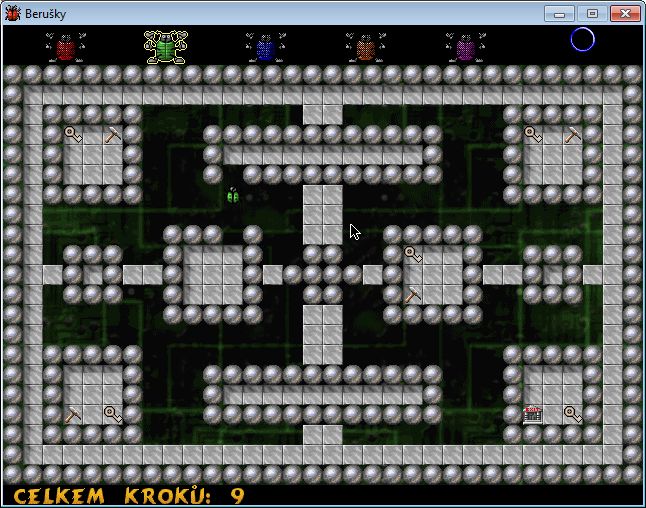Select the red bug icon
Viewport: 646px width, 508px height.
pos(66,47)
